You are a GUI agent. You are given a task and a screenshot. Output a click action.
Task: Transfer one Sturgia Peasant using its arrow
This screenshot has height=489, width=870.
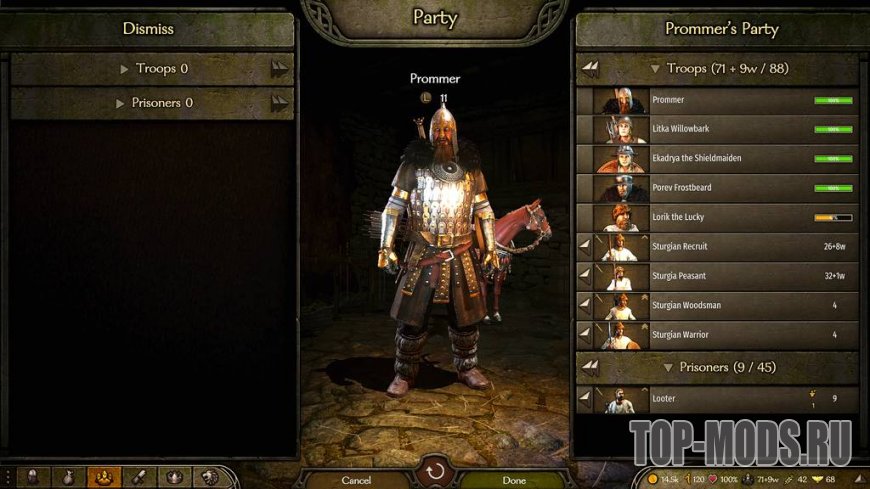[585, 275]
